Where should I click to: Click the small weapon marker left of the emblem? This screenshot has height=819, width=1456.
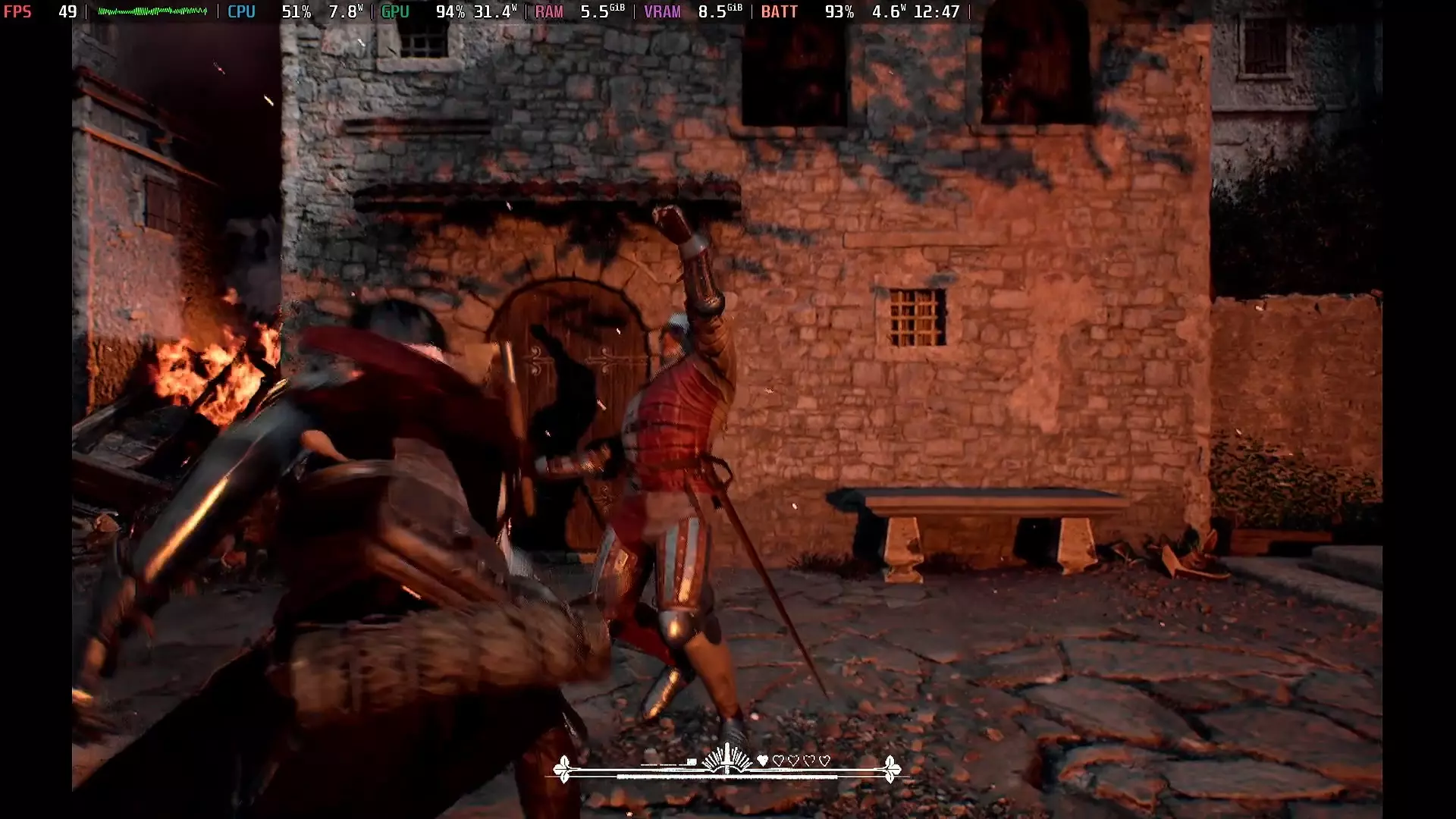[692, 761]
